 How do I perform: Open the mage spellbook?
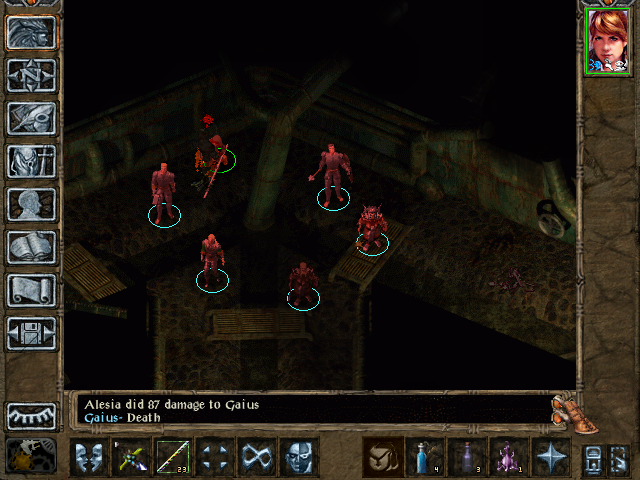(32, 247)
